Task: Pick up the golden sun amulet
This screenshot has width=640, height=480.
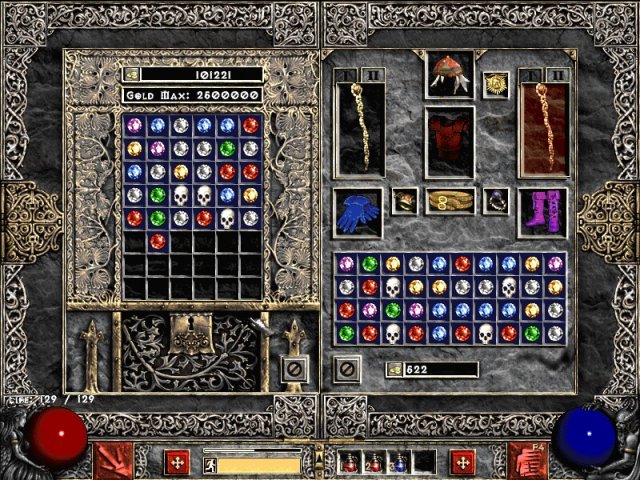Action: tap(496, 85)
